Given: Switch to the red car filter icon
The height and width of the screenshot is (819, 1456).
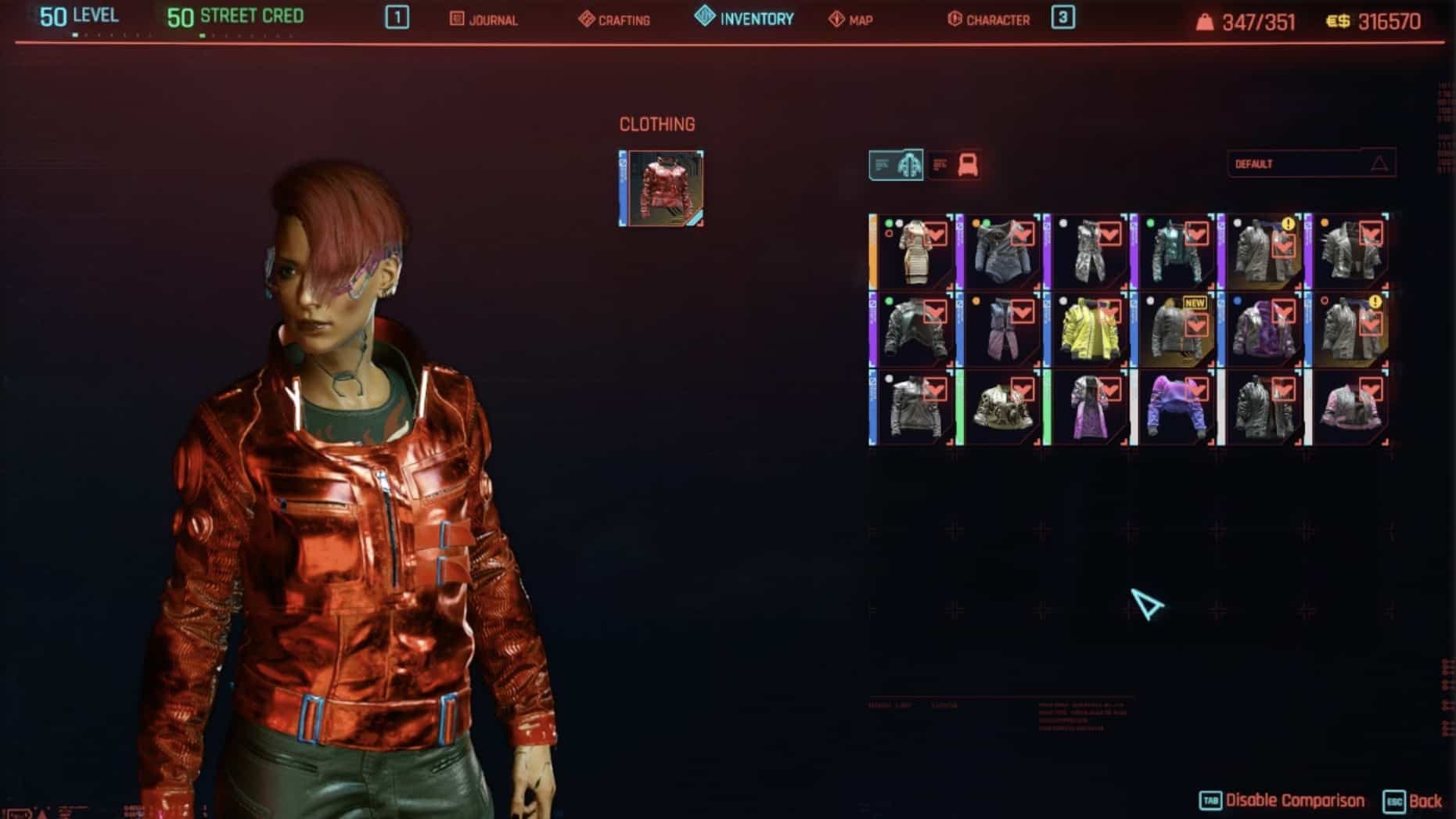Looking at the screenshot, I should pos(955,165).
